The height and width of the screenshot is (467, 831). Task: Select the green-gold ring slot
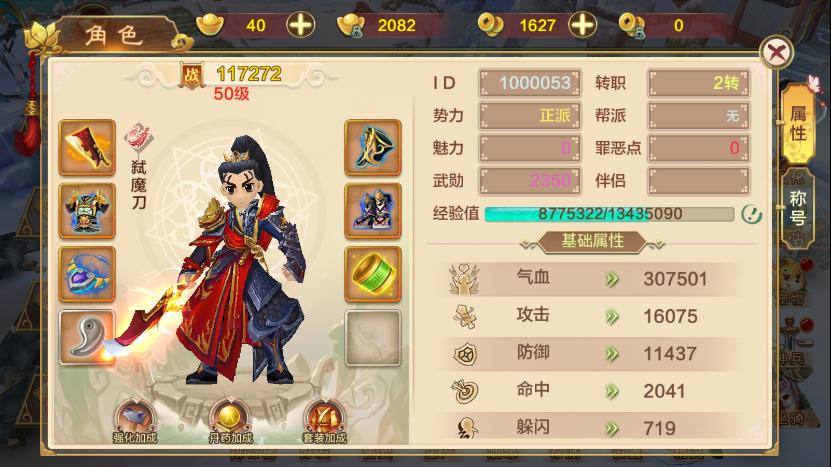click(x=373, y=273)
